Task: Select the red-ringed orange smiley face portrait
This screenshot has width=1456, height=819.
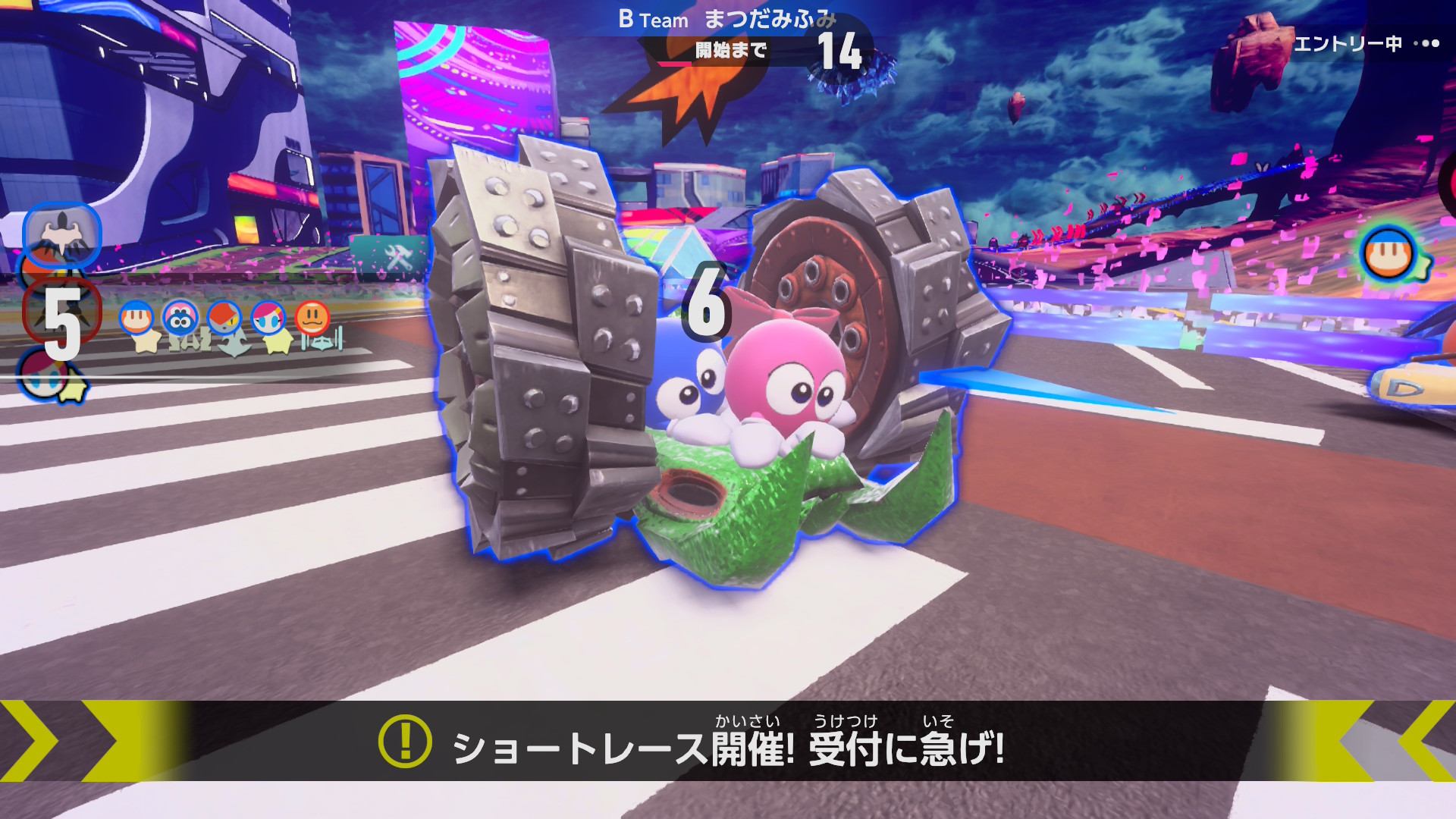Action: (x=312, y=317)
